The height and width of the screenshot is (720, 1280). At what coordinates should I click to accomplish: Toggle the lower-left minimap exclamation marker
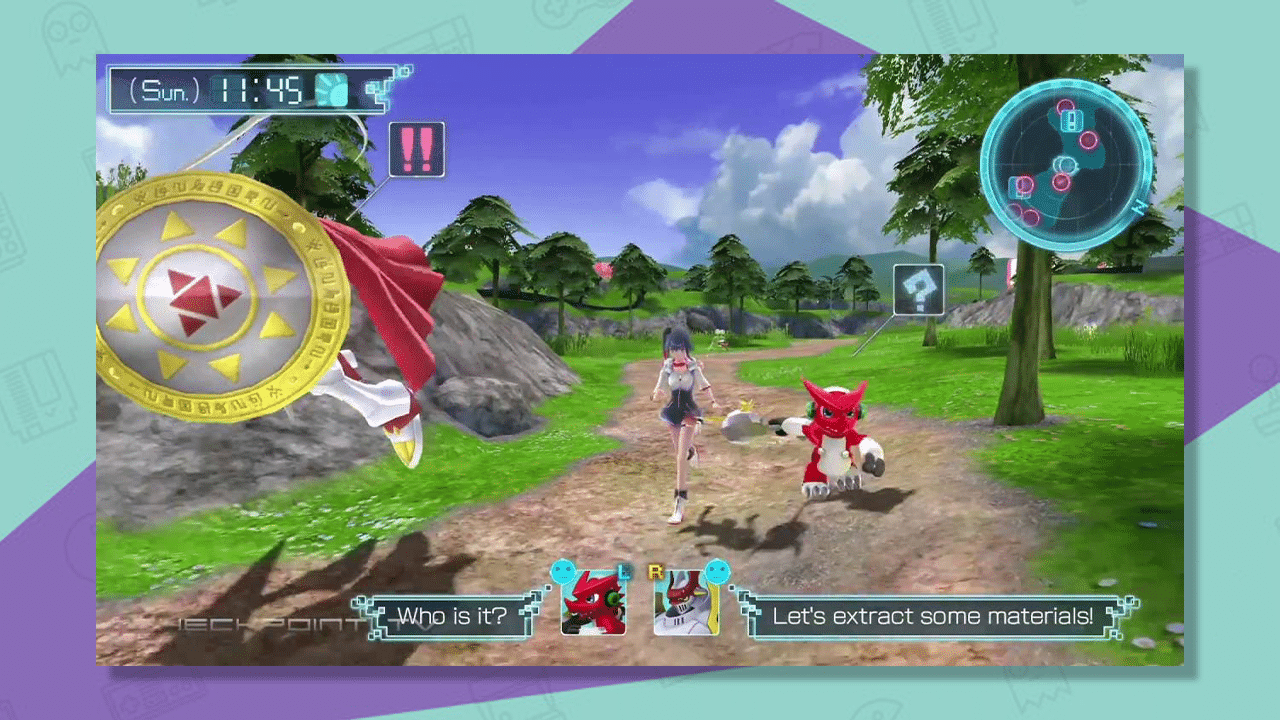pos(1020,187)
